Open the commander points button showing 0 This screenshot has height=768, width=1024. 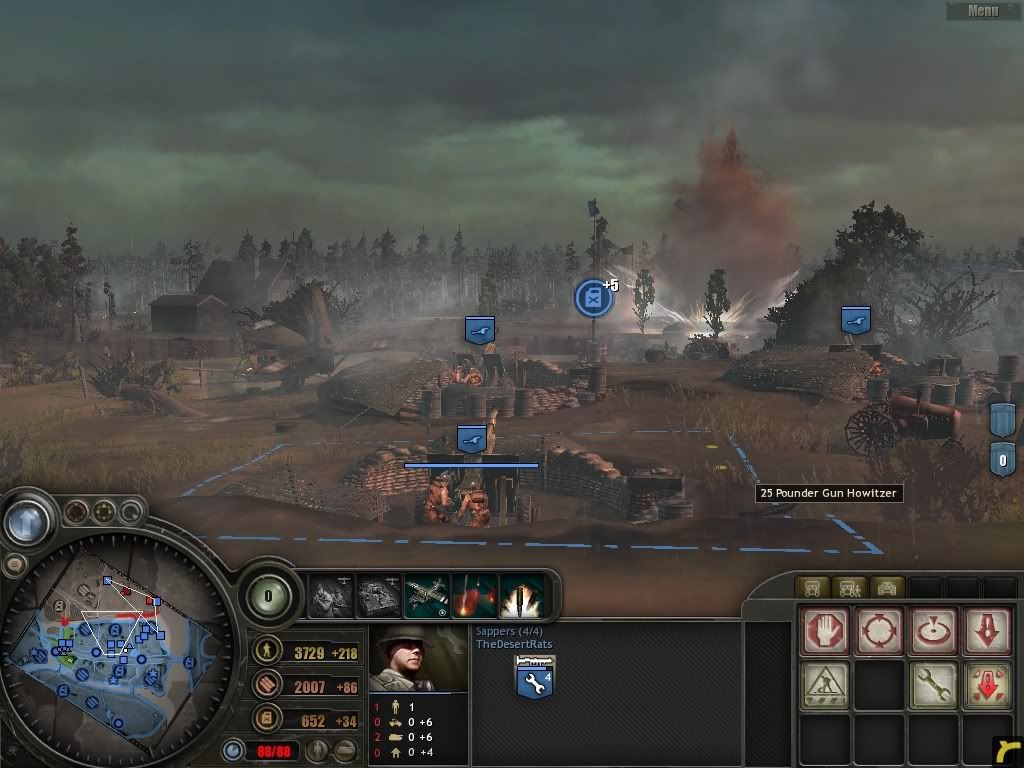(268, 597)
